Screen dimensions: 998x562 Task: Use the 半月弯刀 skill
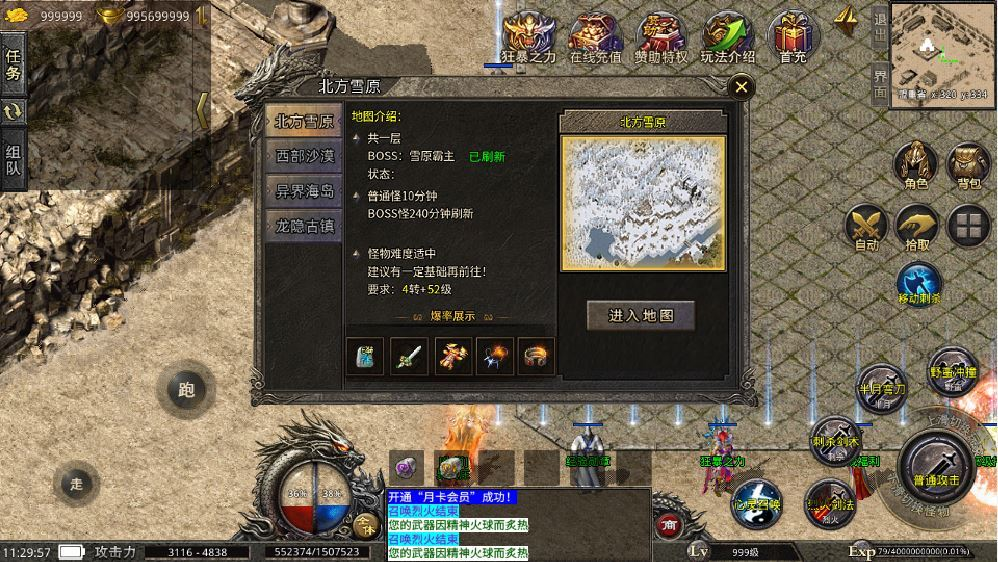tap(880, 391)
